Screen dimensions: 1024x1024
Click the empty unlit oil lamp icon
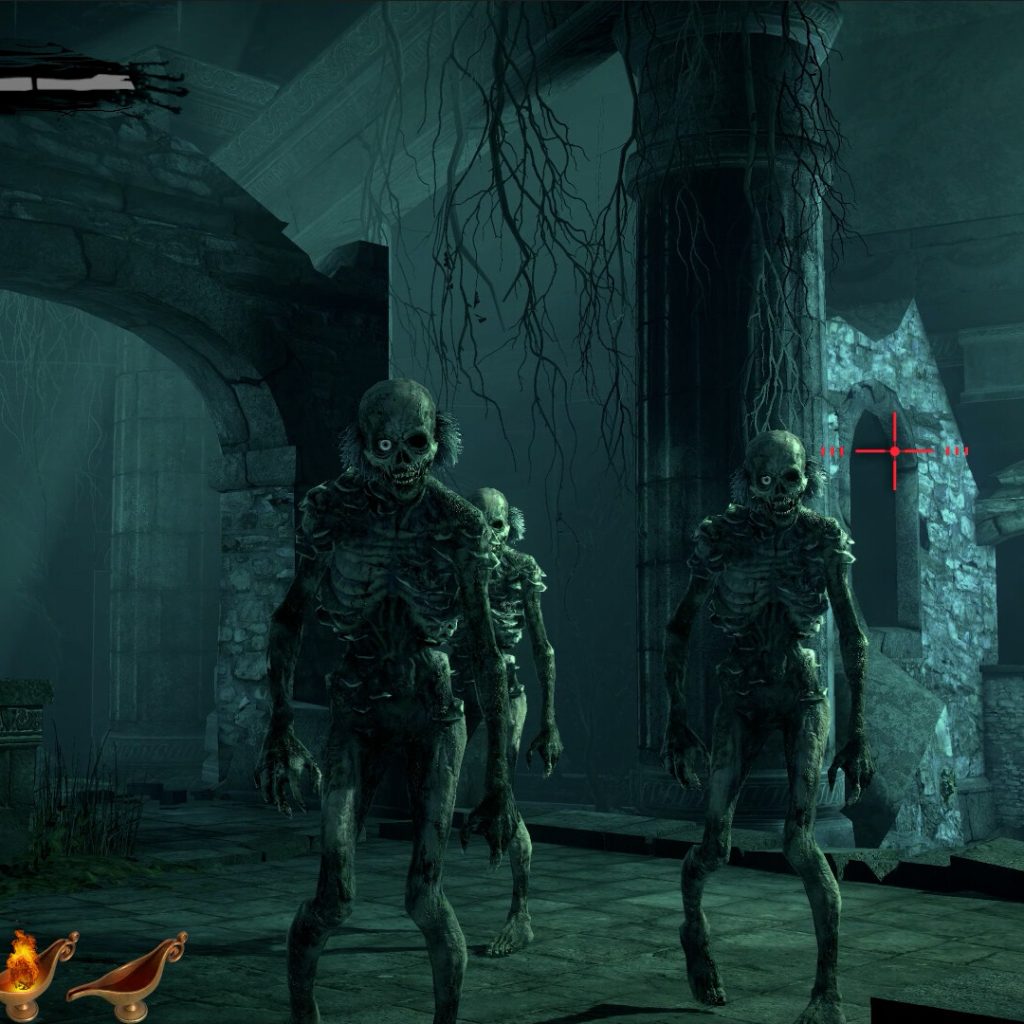[x=128, y=975]
